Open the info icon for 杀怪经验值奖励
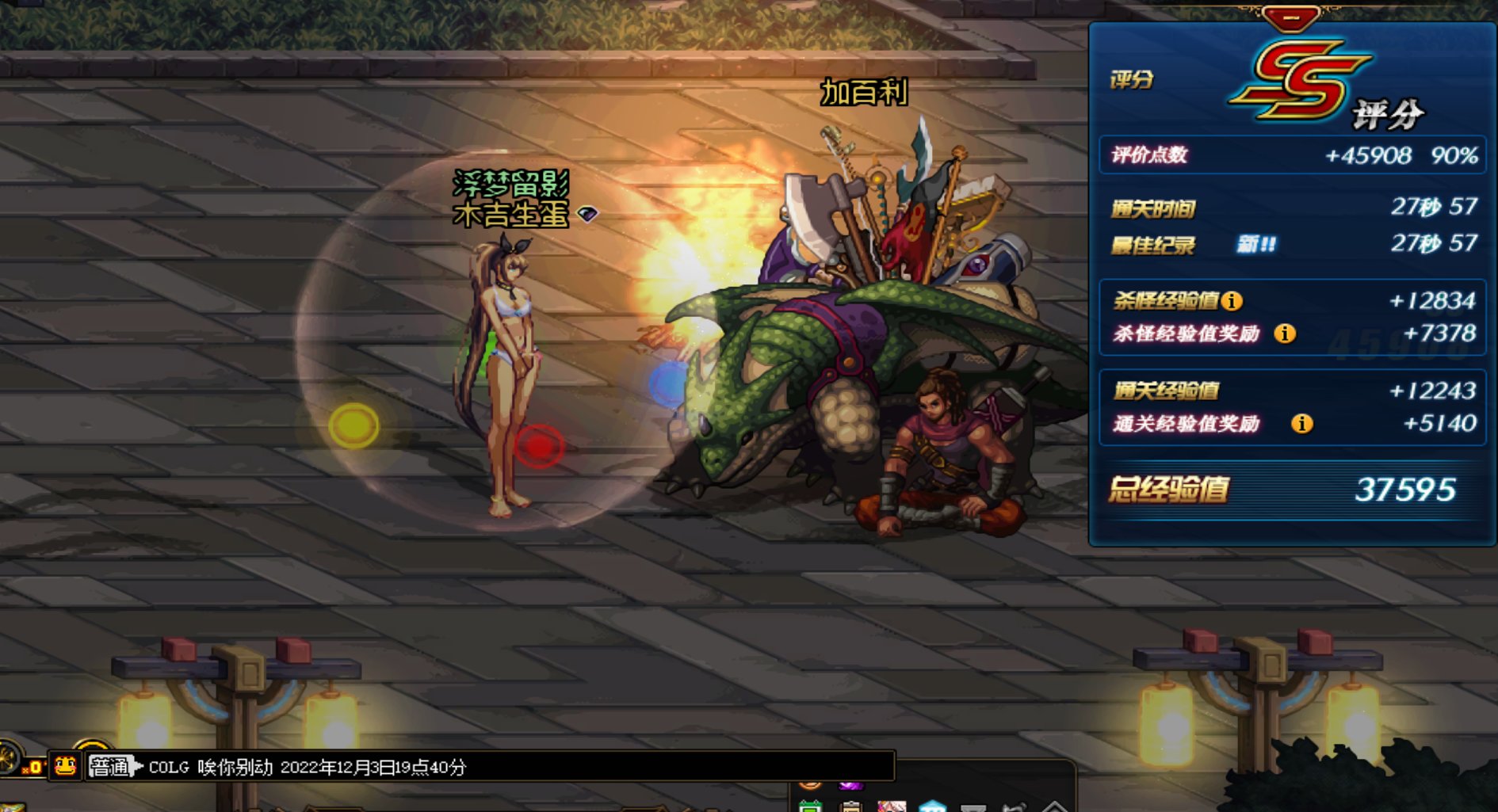The height and width of the screenshot is (812, 1498). point(1284,334)
